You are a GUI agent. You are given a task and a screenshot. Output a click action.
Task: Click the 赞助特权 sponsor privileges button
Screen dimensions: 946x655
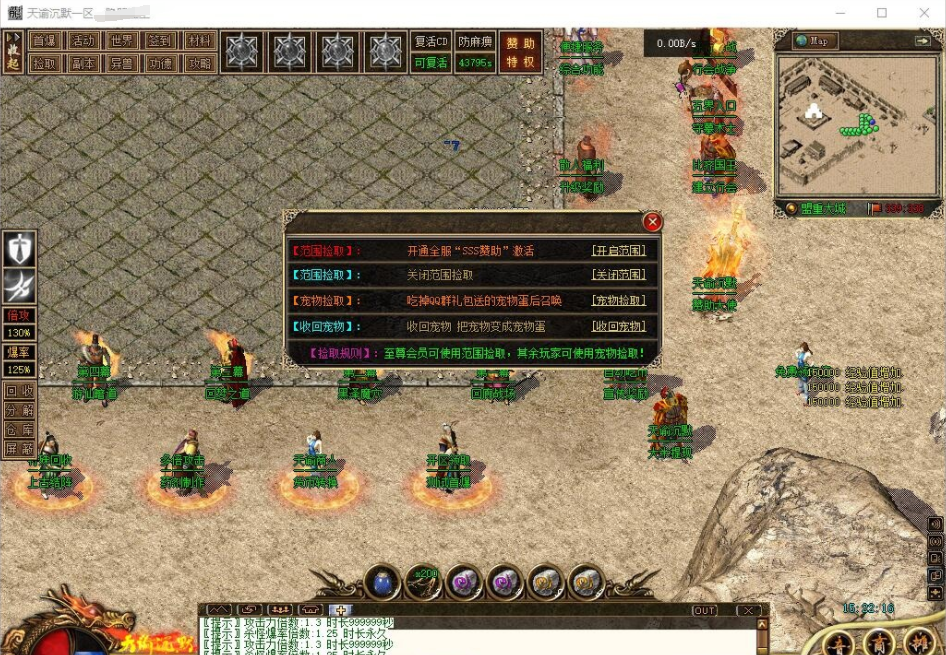click(520, 52)
